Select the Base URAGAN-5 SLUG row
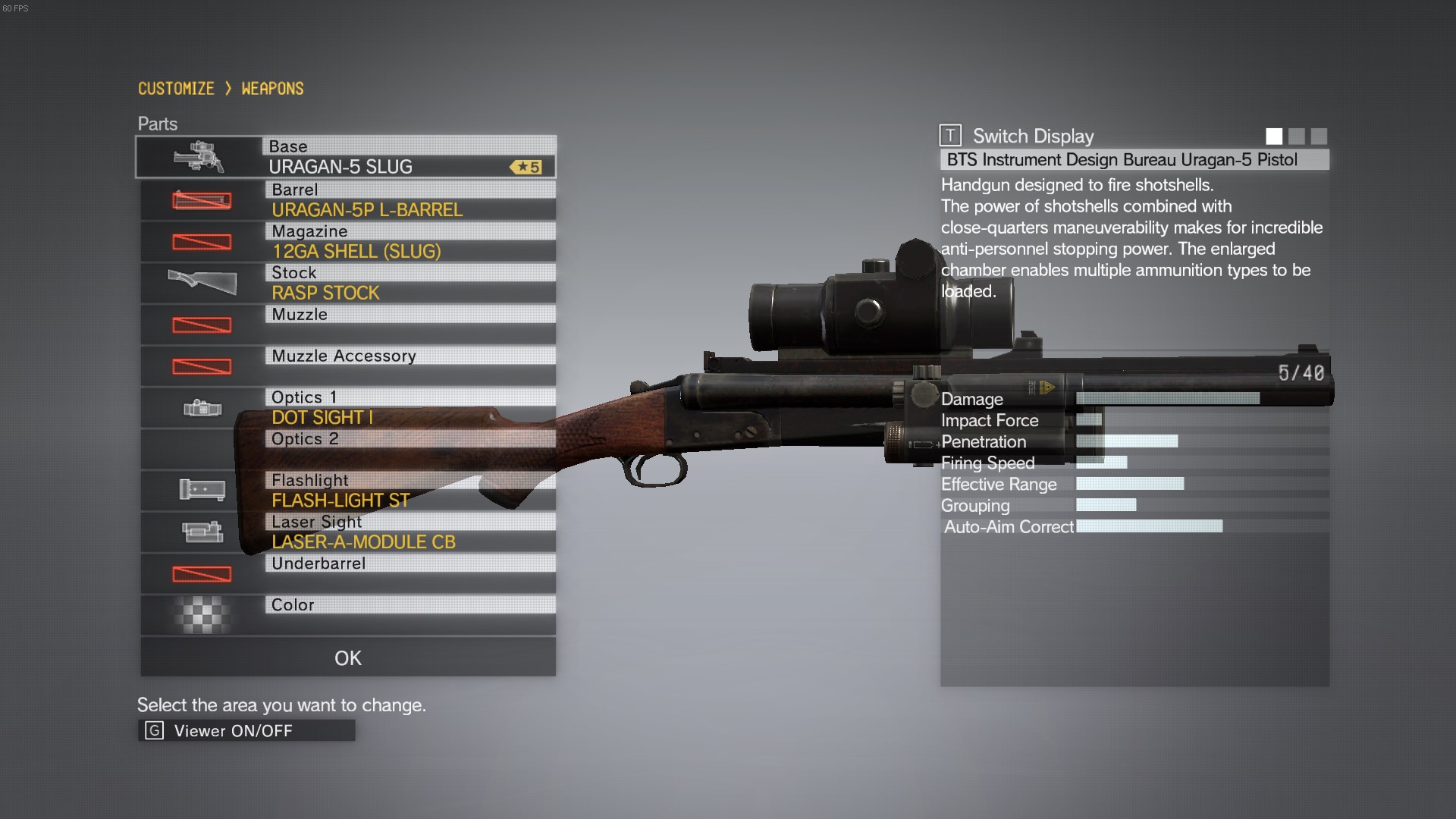The image size is (1456, 819). [346, 157]
